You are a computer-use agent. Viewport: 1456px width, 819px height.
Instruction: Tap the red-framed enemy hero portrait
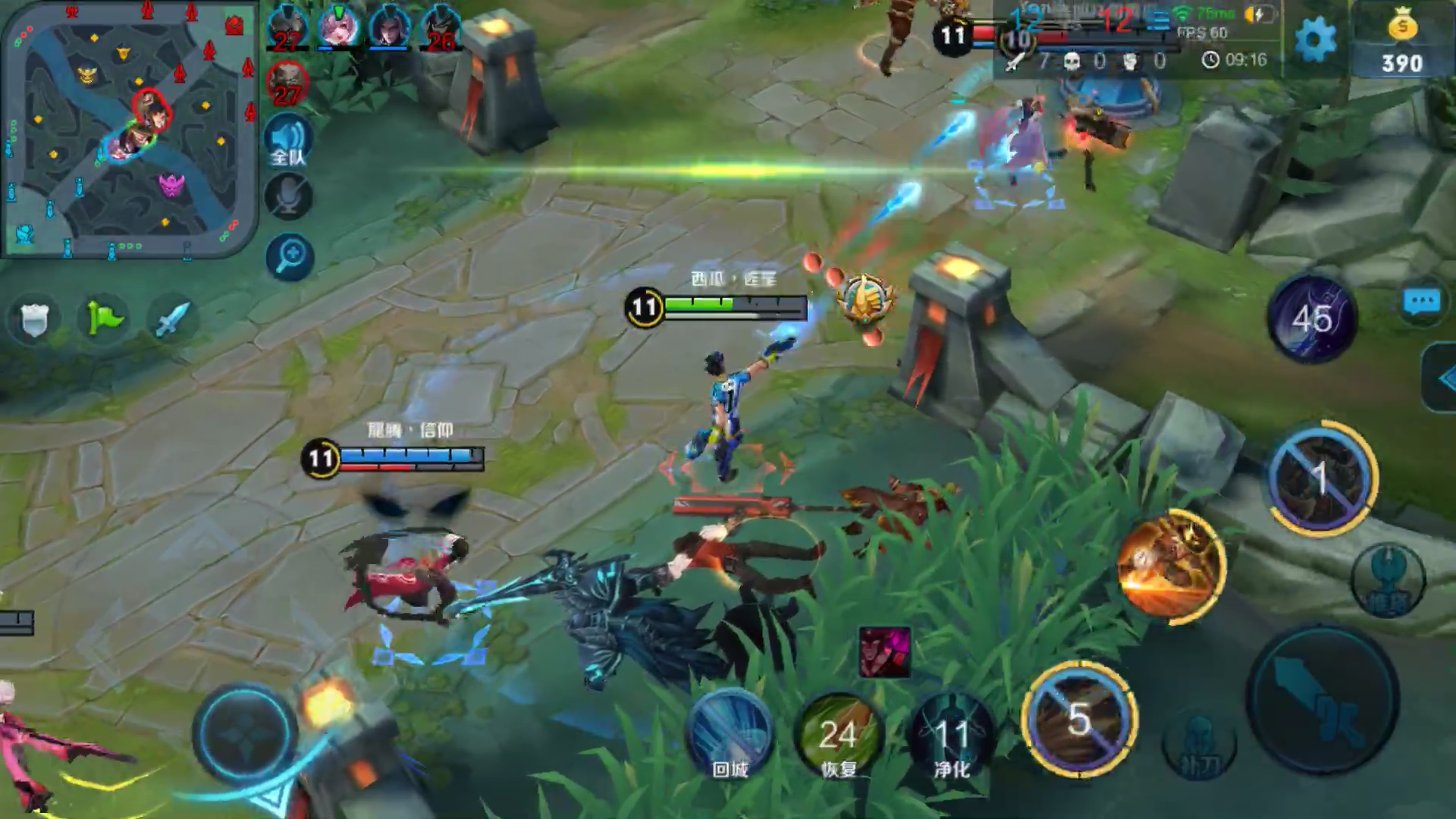tap(287, 82)
